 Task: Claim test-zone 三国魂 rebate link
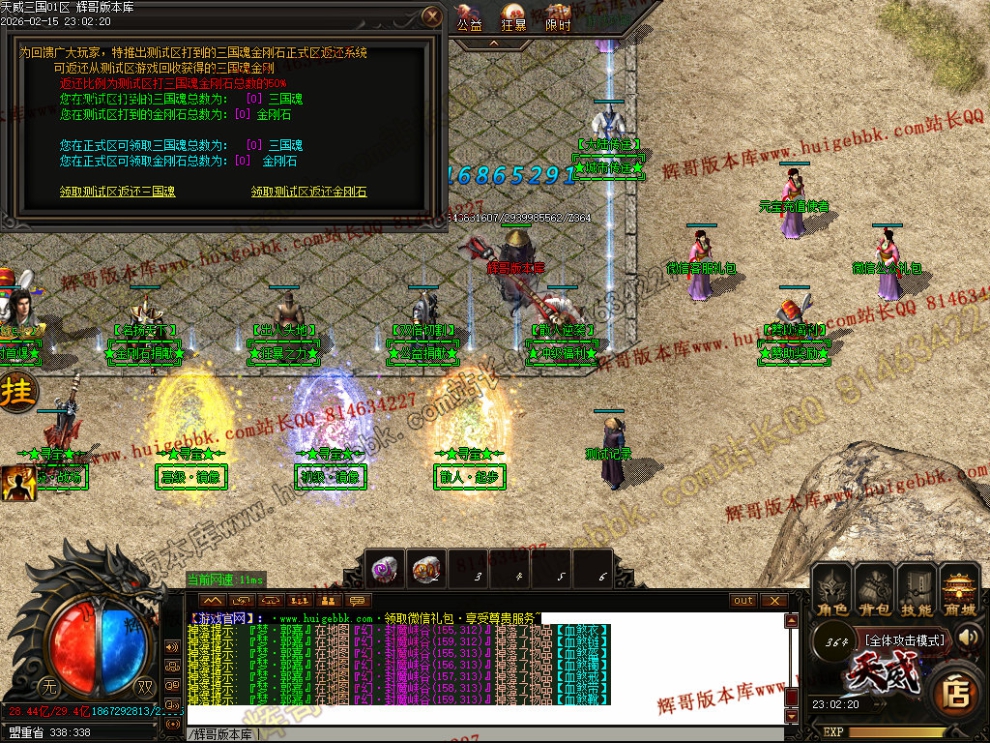click(117, 192)
